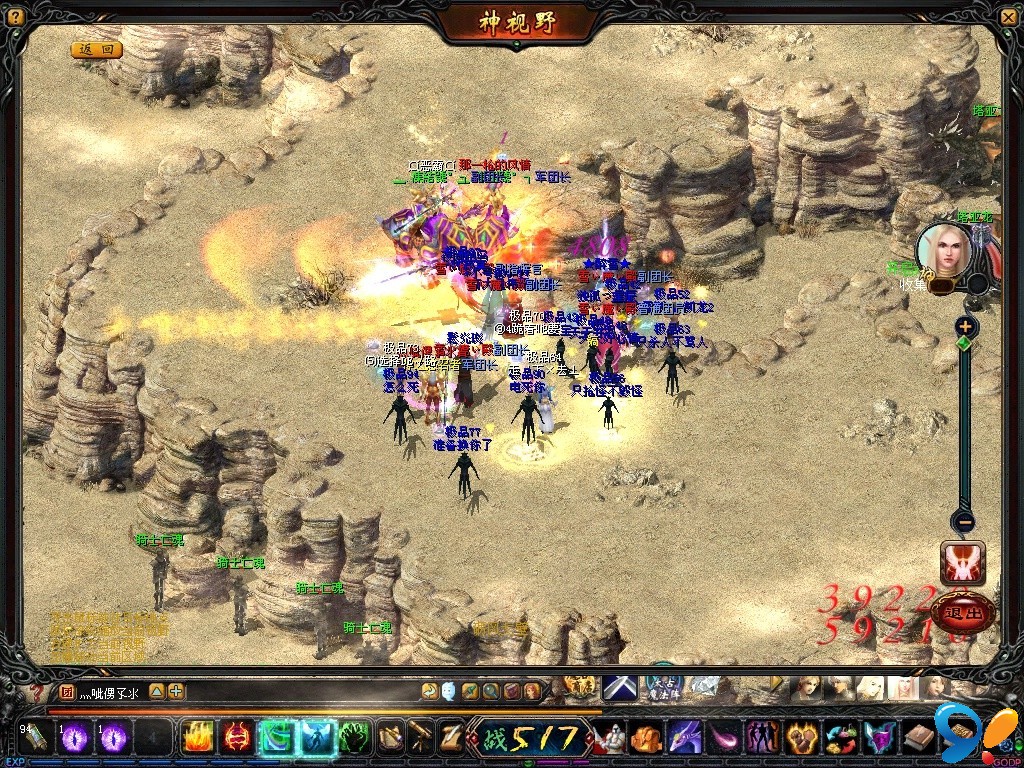The height and width of the screenshot is (768, 1024).
Task: Open the red question mark help
Action: (38, 691)
